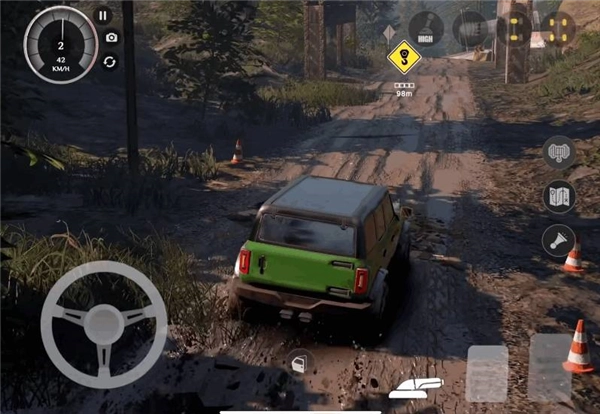600x414 pixels.
Task: Open the folded map
Action: 559,196
